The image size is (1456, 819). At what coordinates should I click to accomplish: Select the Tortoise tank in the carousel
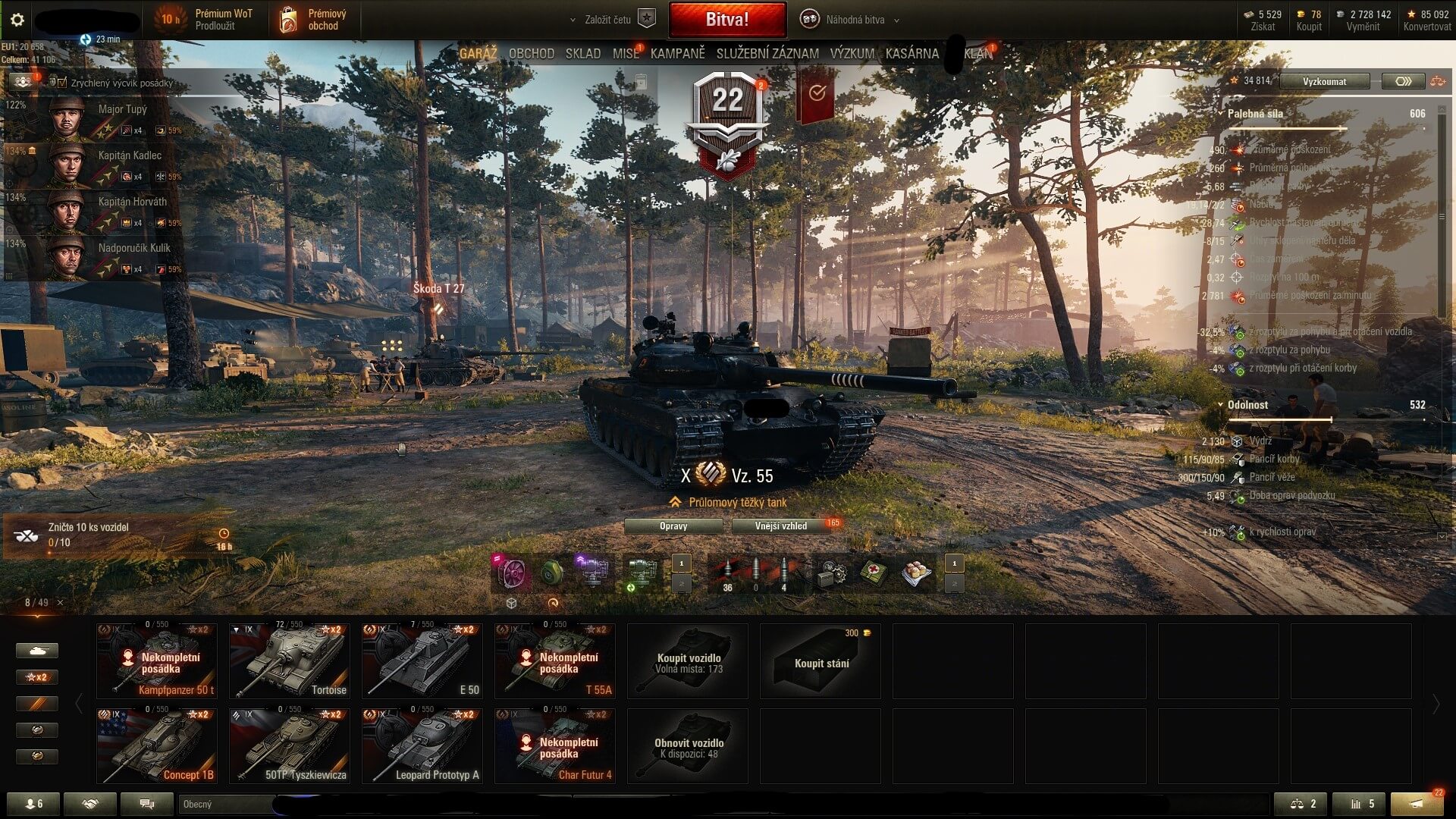pyautogui.click(x=289, y=661)
